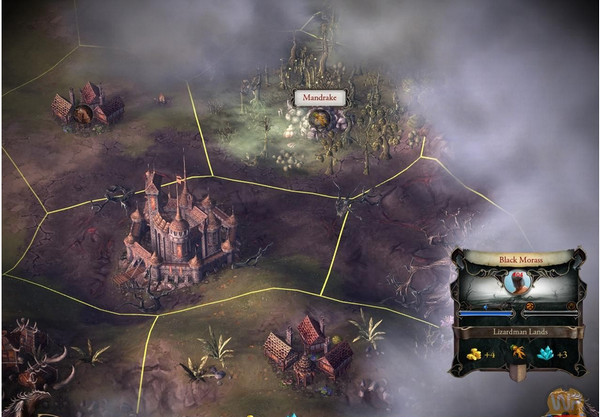Screen dimensions: 600x417
Task: Select the Mandrake resource site marker
Action: click(320, 121)
